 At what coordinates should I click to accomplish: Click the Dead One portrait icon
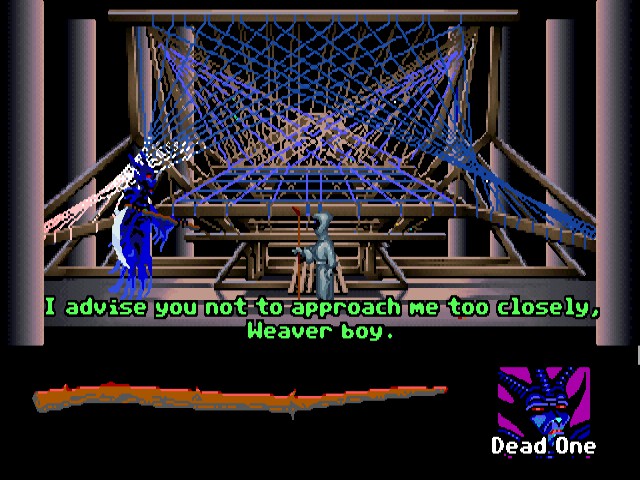(x=543, y=400)
